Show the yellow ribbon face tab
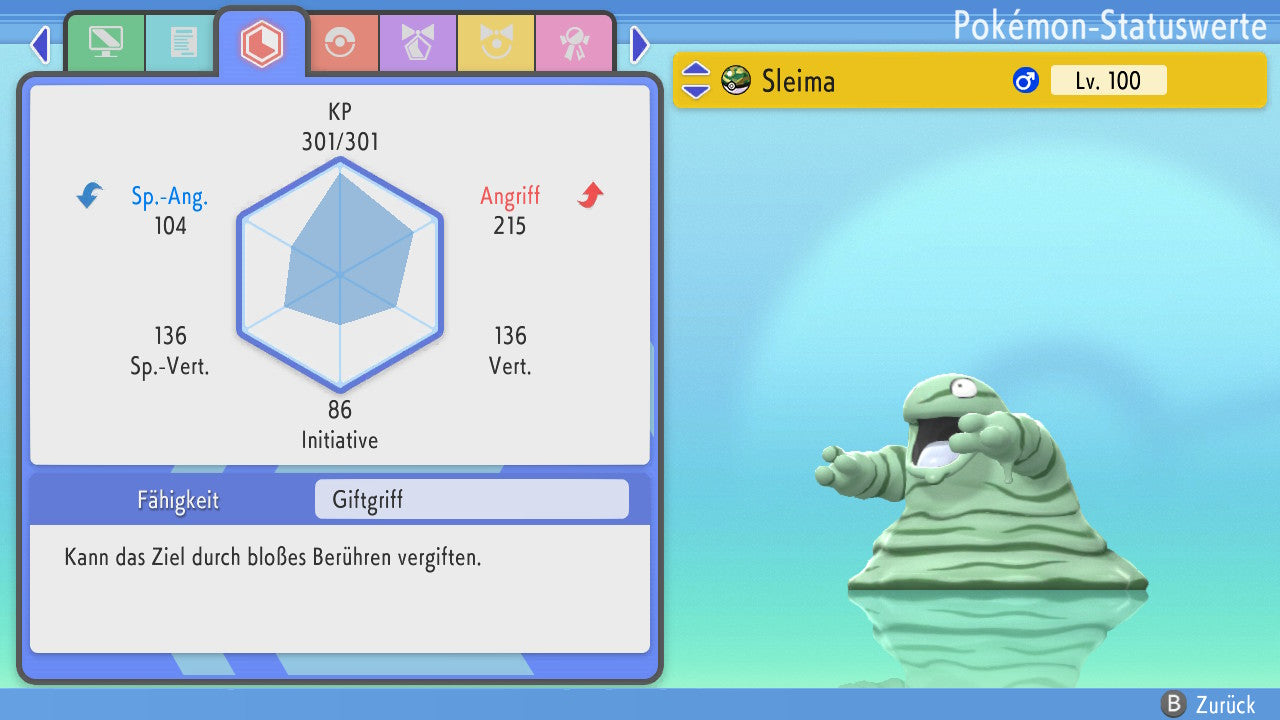This screenshot has height=720, width=1280. pyautogui.click(x=496, y=43)
